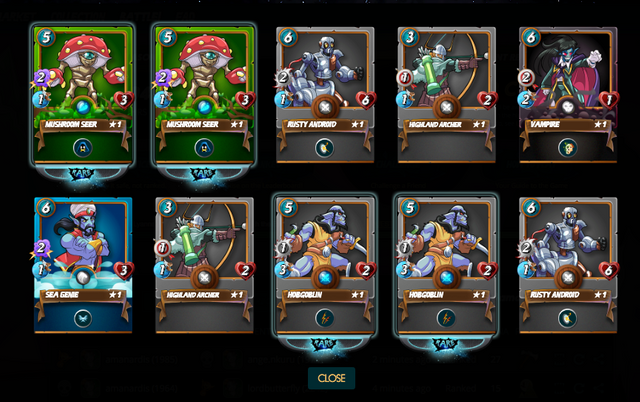Click the Vampire card's ability icon
Image resolution: width=640 pixels, height=402 pixels.
[567, 148]
